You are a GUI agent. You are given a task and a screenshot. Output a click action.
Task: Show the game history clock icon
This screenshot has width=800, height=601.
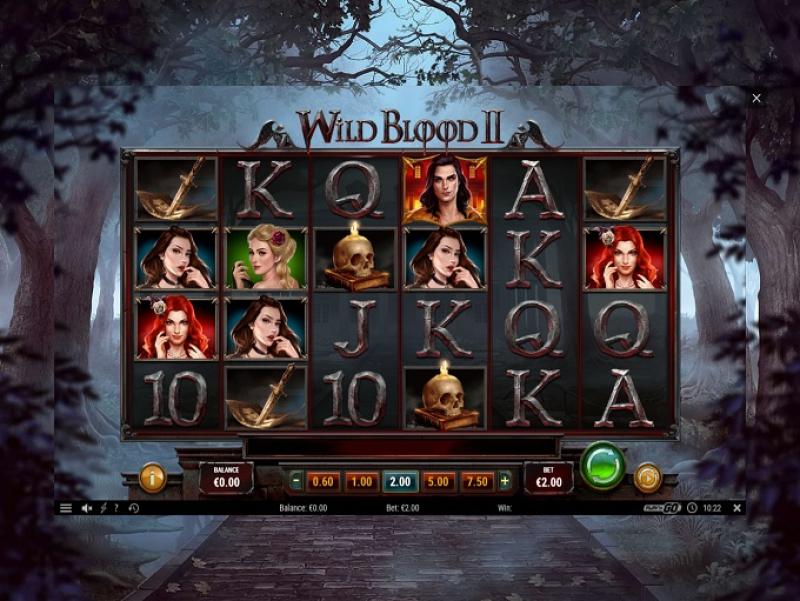click(134, 508)
